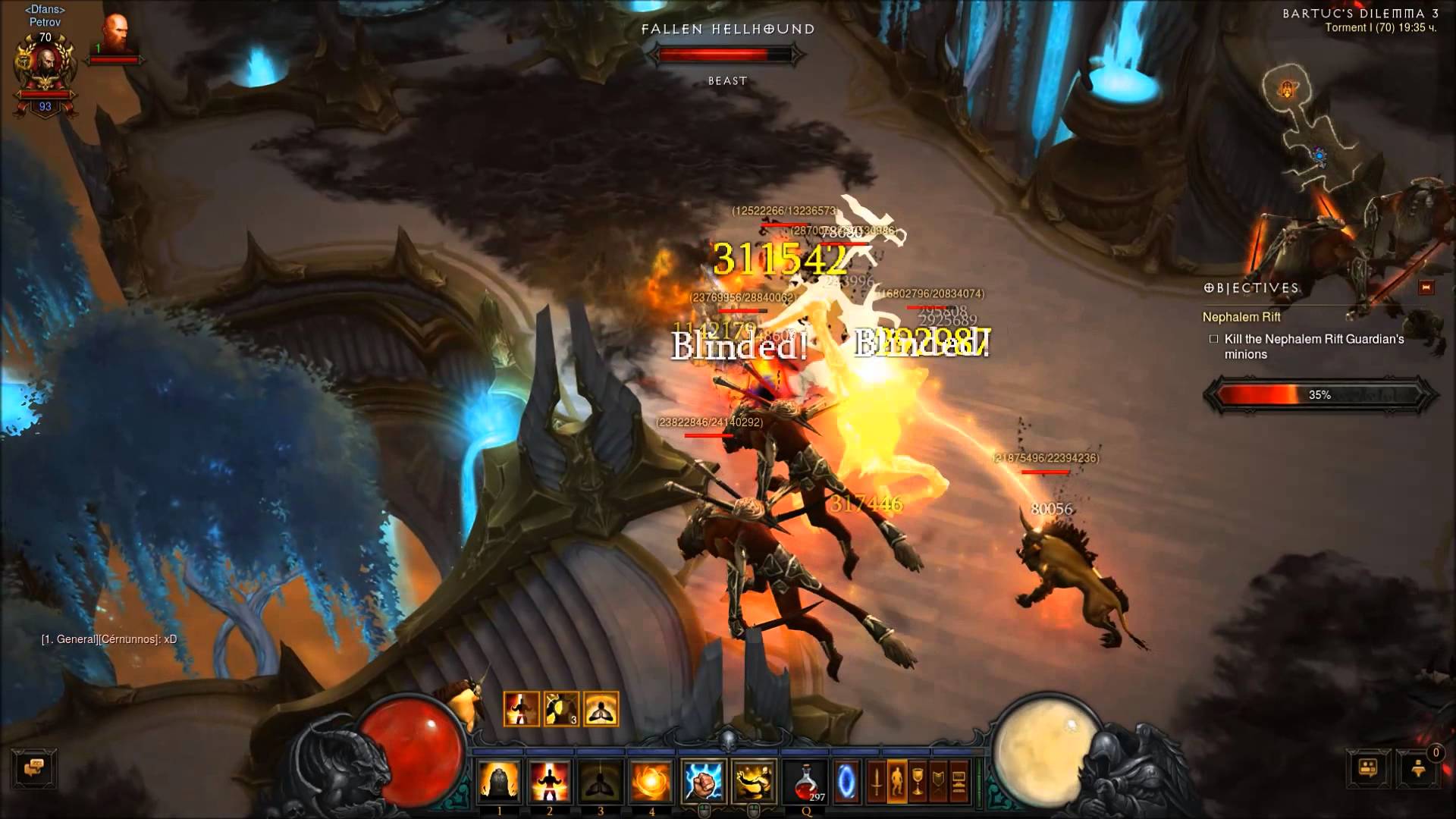Activate the golden monk kick skill

click(x=755, y=781)
